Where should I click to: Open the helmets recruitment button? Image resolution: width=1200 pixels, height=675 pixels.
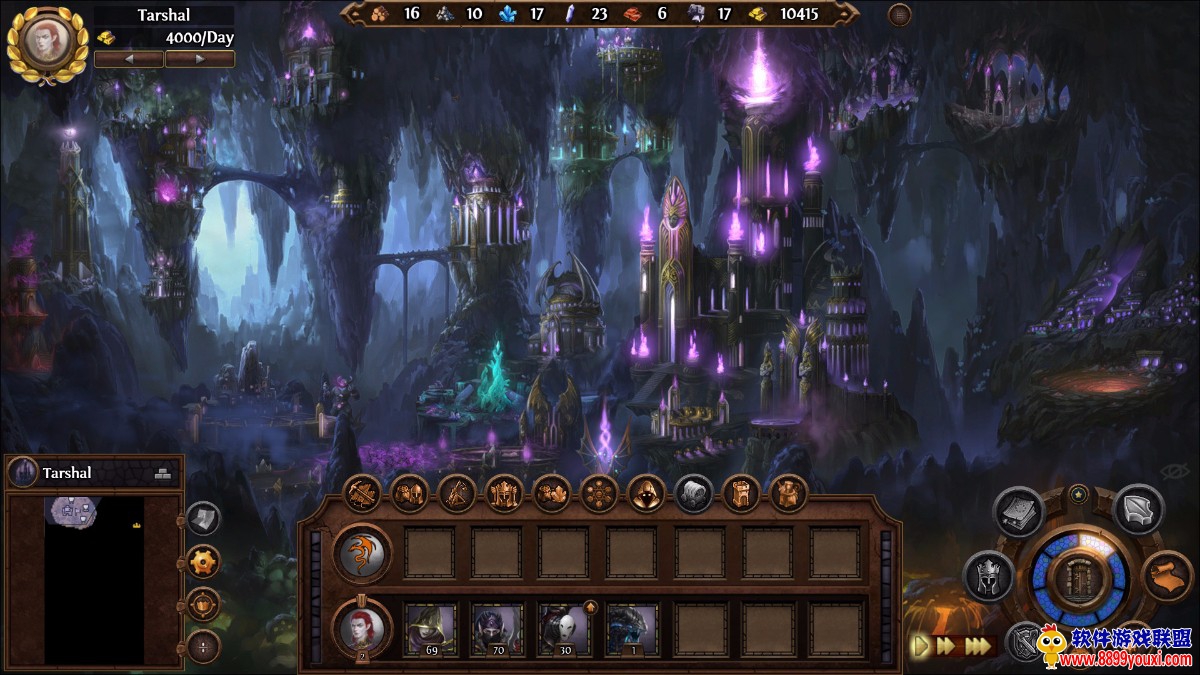pos(409,493)
